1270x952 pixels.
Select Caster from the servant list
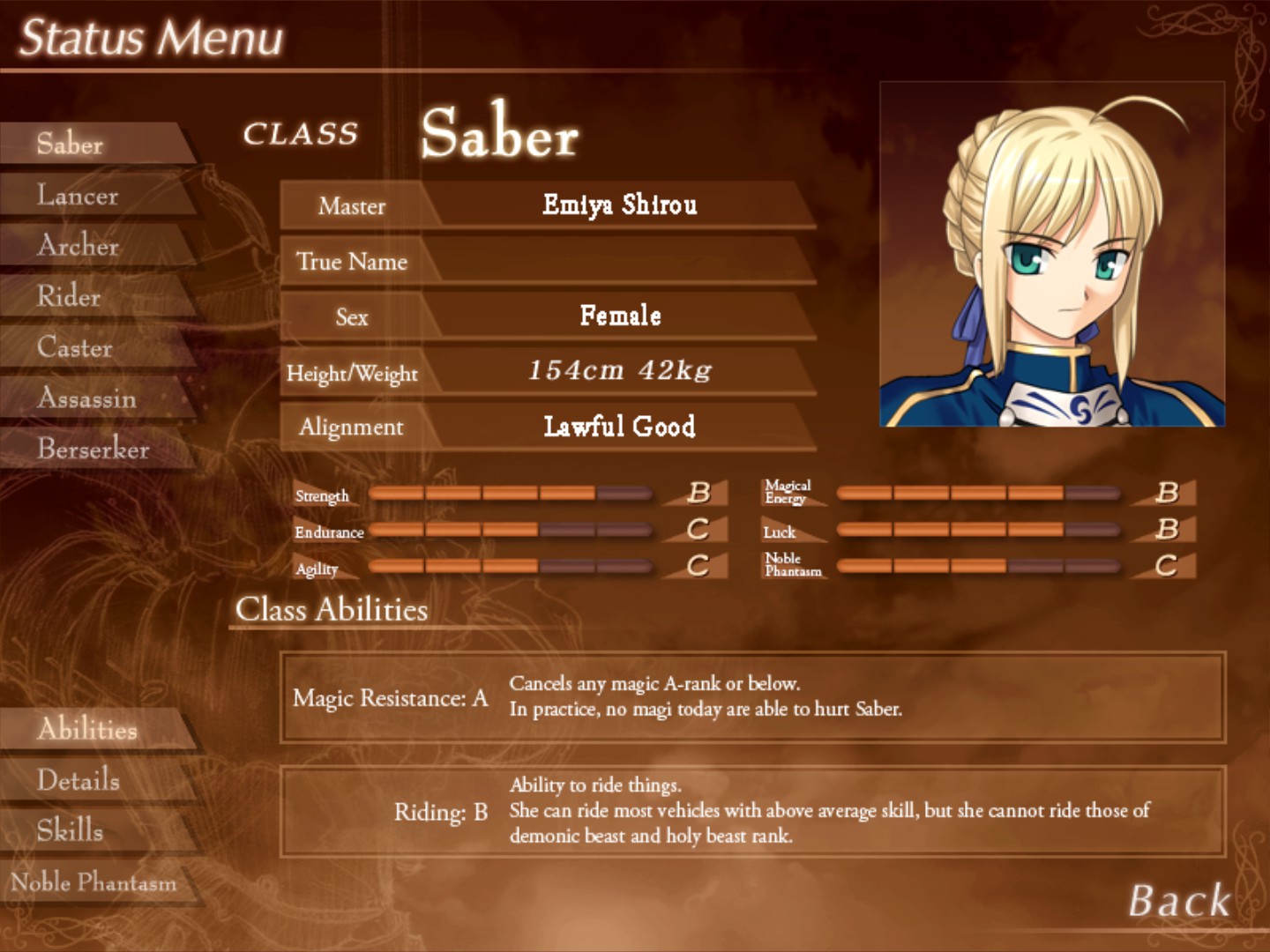point(74,348)
